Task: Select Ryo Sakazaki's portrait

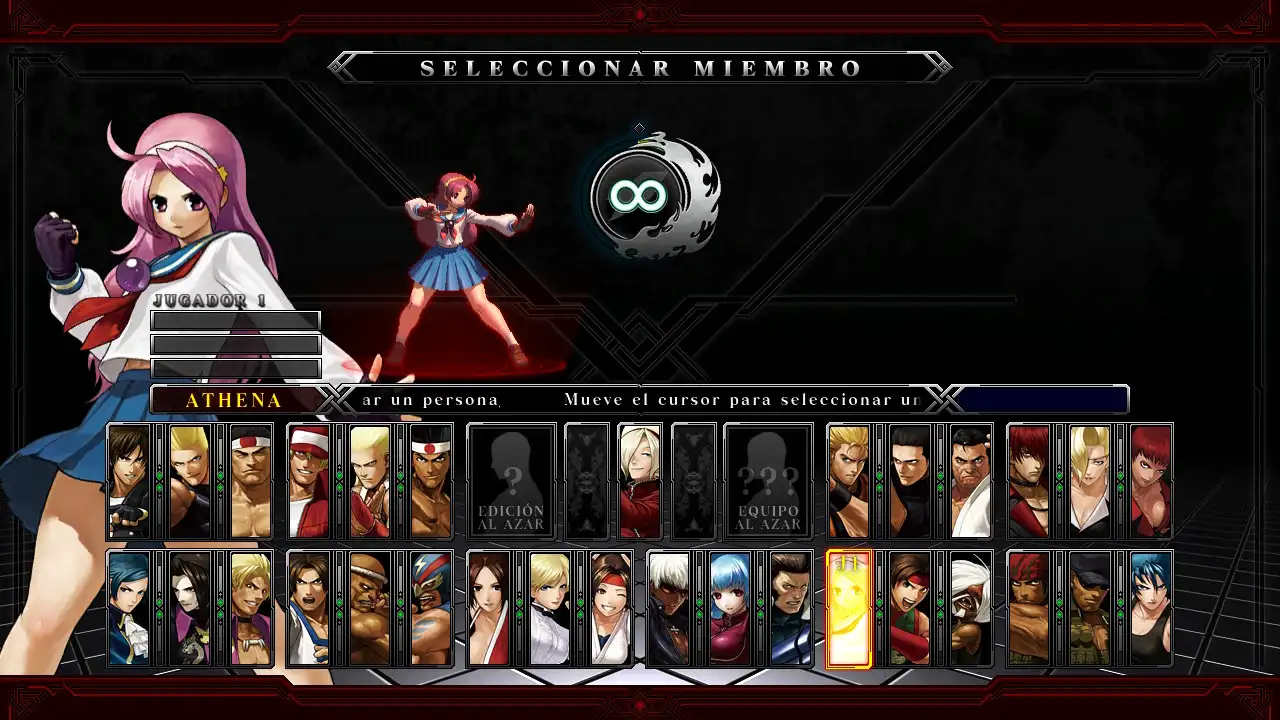Action: pos(849,480)
